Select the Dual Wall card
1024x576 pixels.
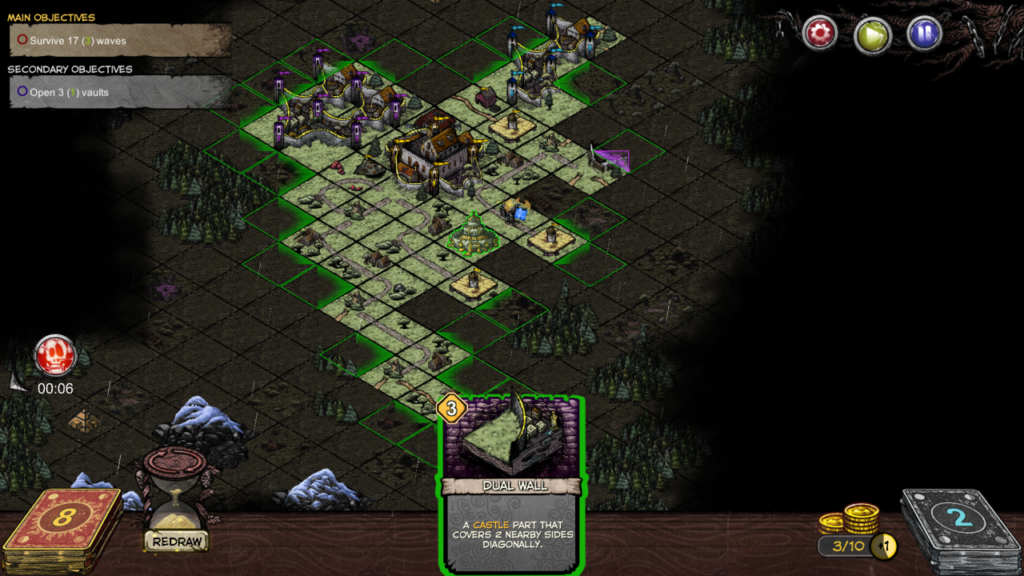[x=511, y=483]
